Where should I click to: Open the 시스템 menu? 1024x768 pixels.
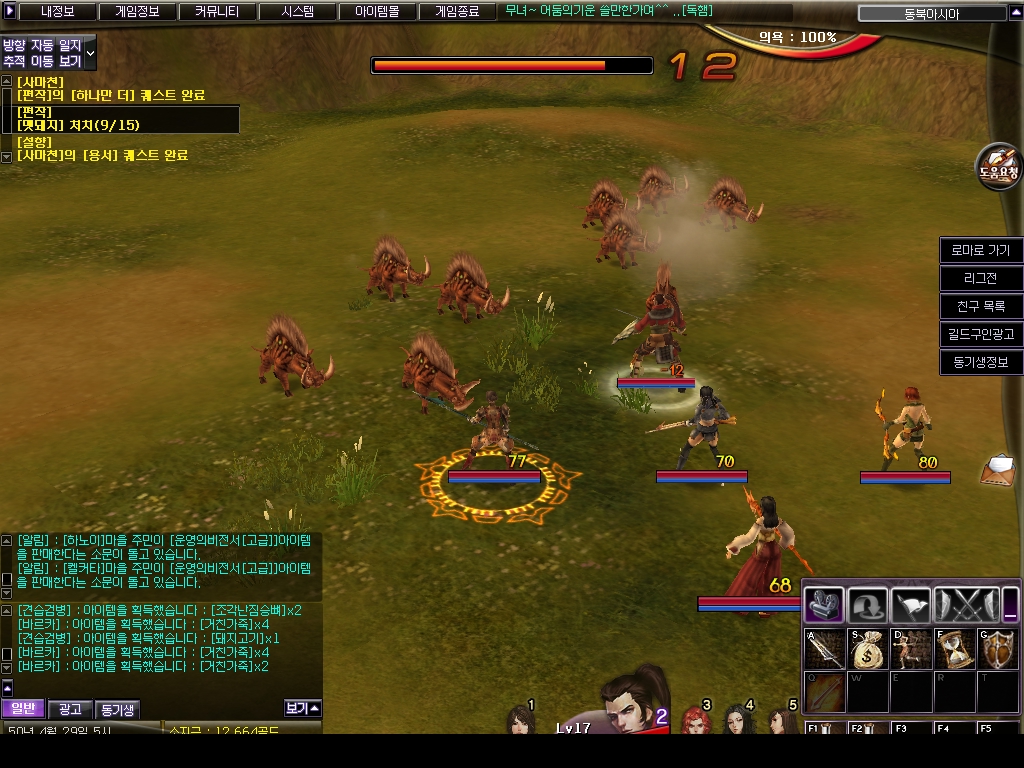pos(297,12)
